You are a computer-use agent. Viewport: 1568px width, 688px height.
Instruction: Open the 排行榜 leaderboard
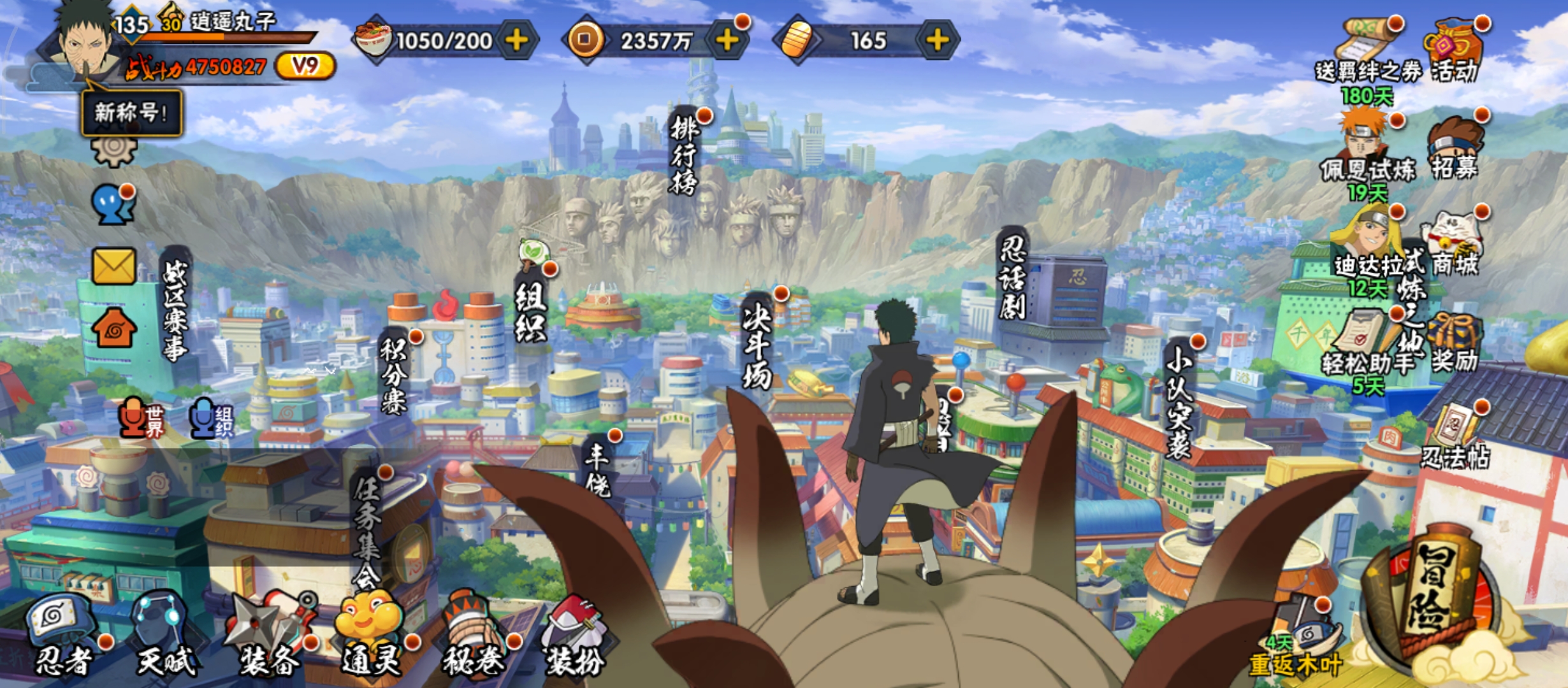(684, 153)
